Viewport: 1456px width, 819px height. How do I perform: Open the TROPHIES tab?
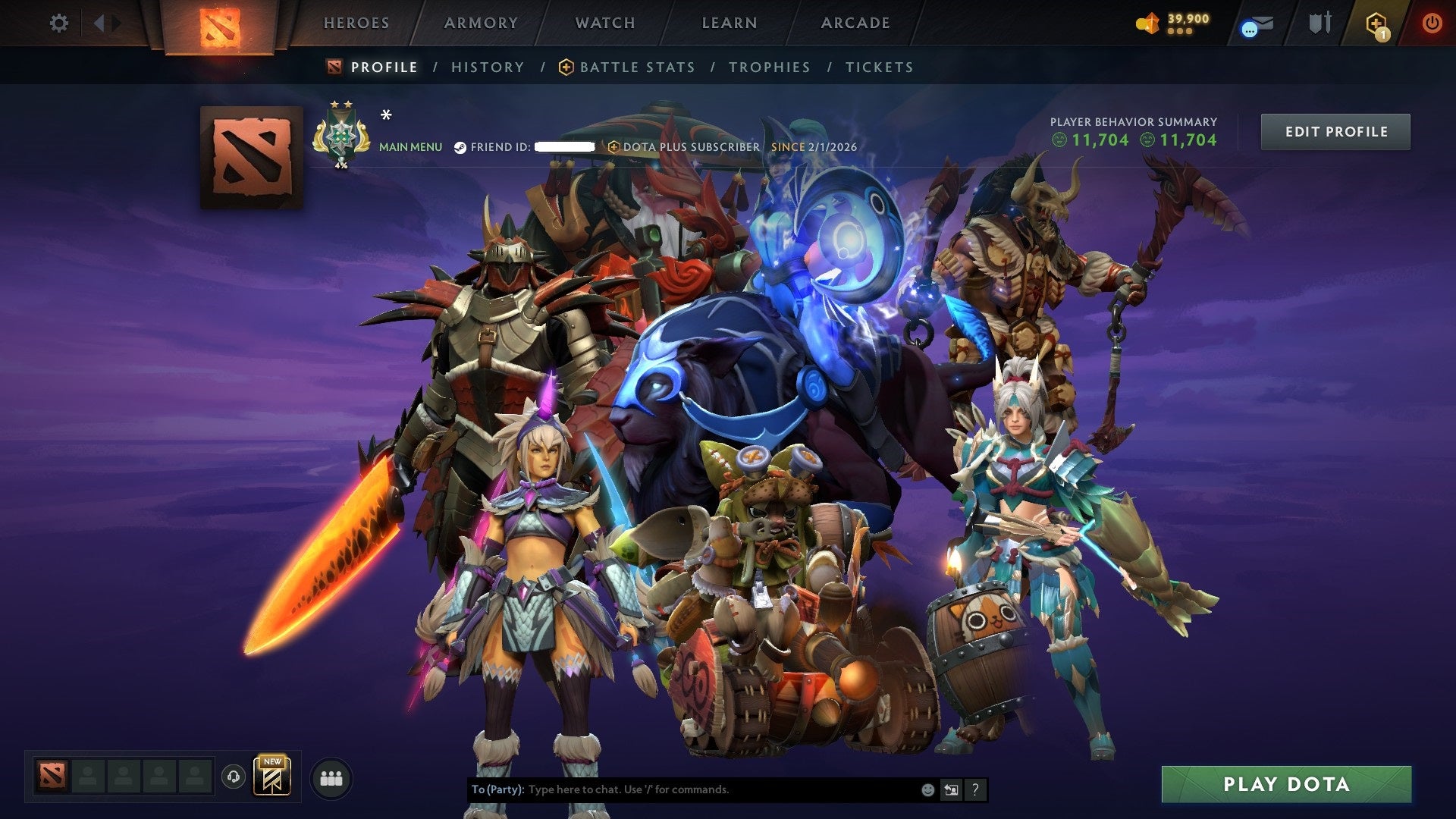click(x=769, y=67)
